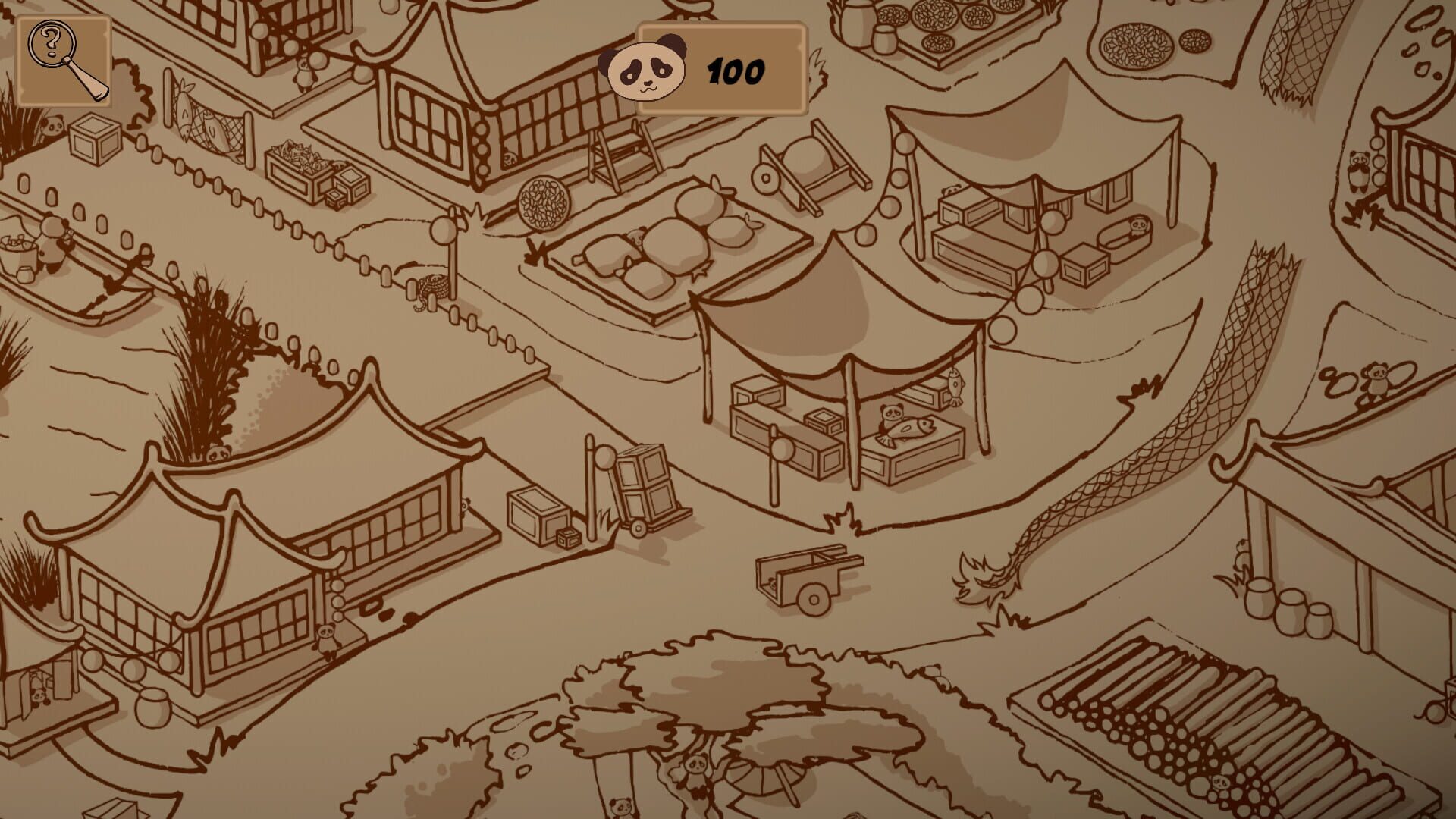Select the panda doing a handstand on the rooftop
Screen dimensions: 1456x819
(x=1376, y=379)
